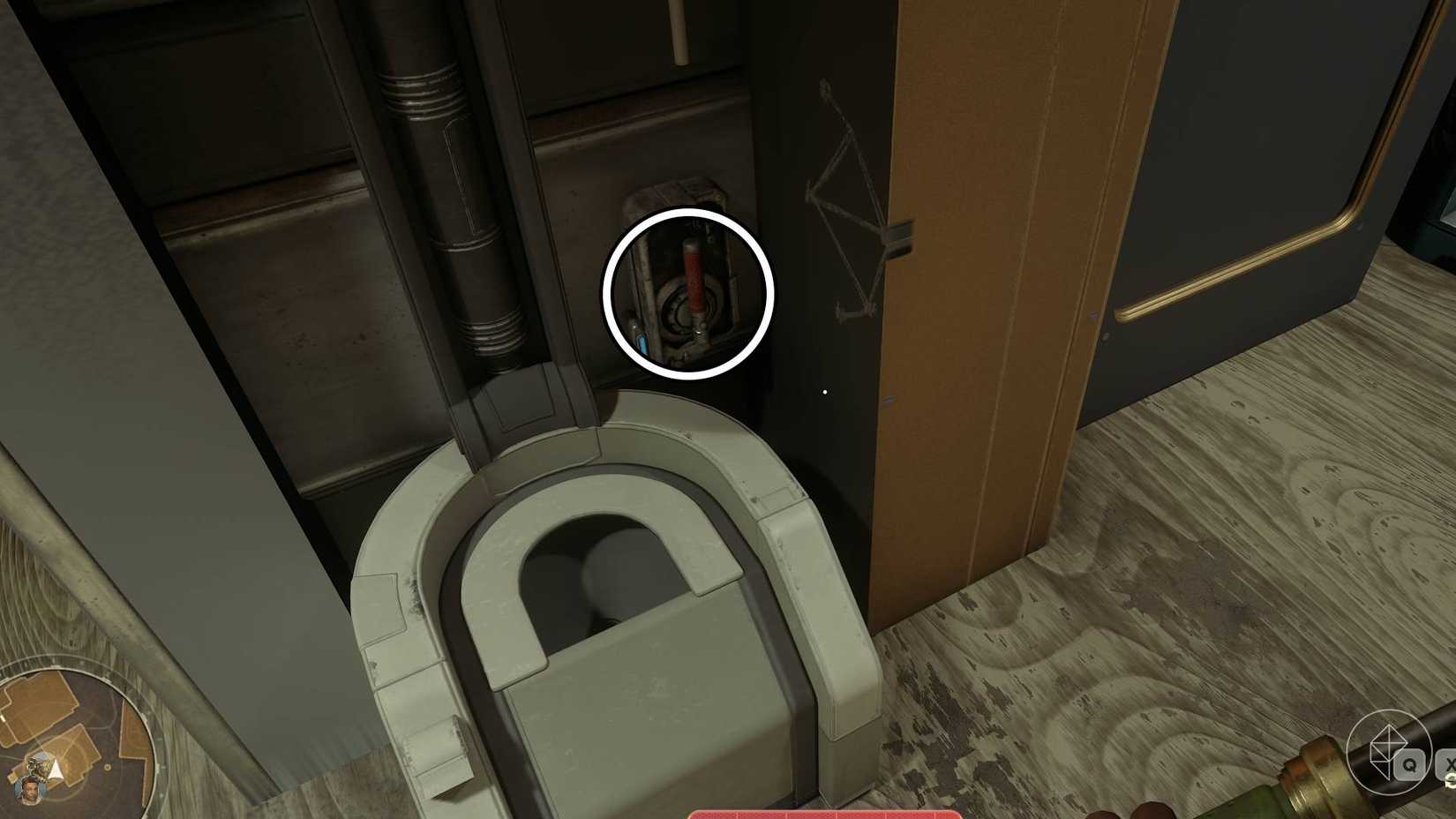1456x819 pixels.
Task: Flip the red lever inside the white circle
Action: click(693, 282)
